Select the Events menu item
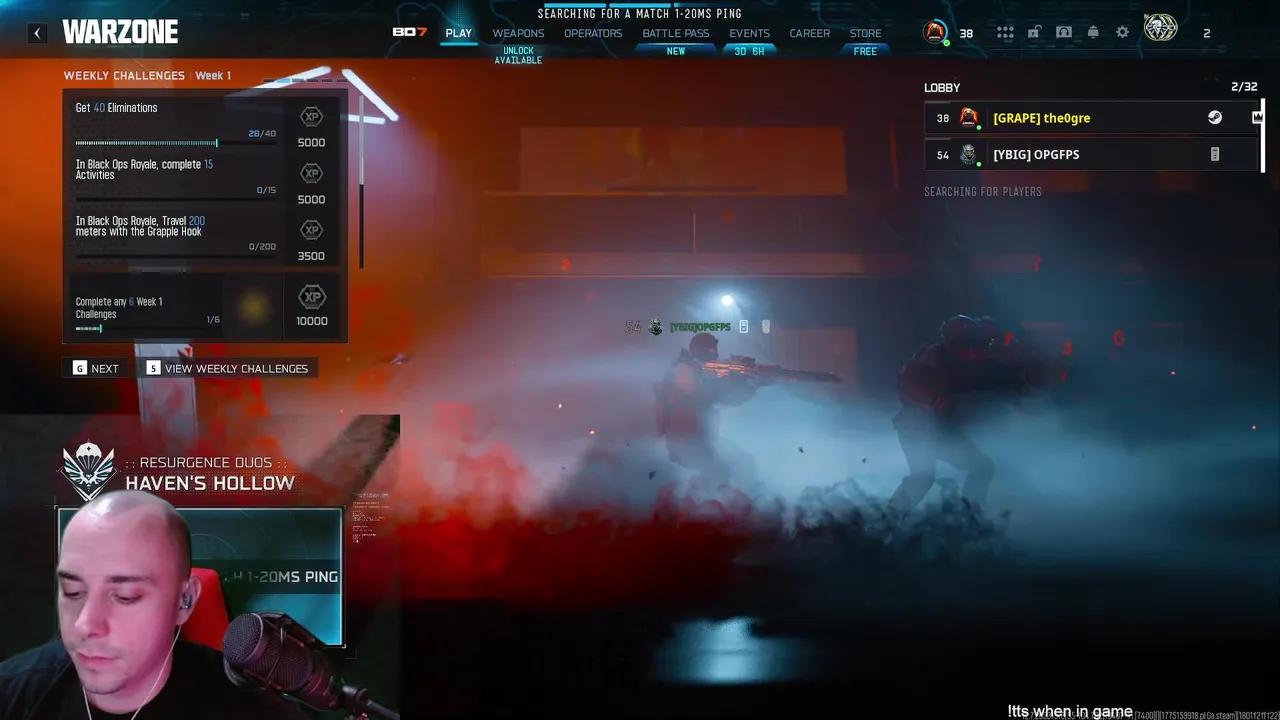The image size is (1280, 720). 749,33
